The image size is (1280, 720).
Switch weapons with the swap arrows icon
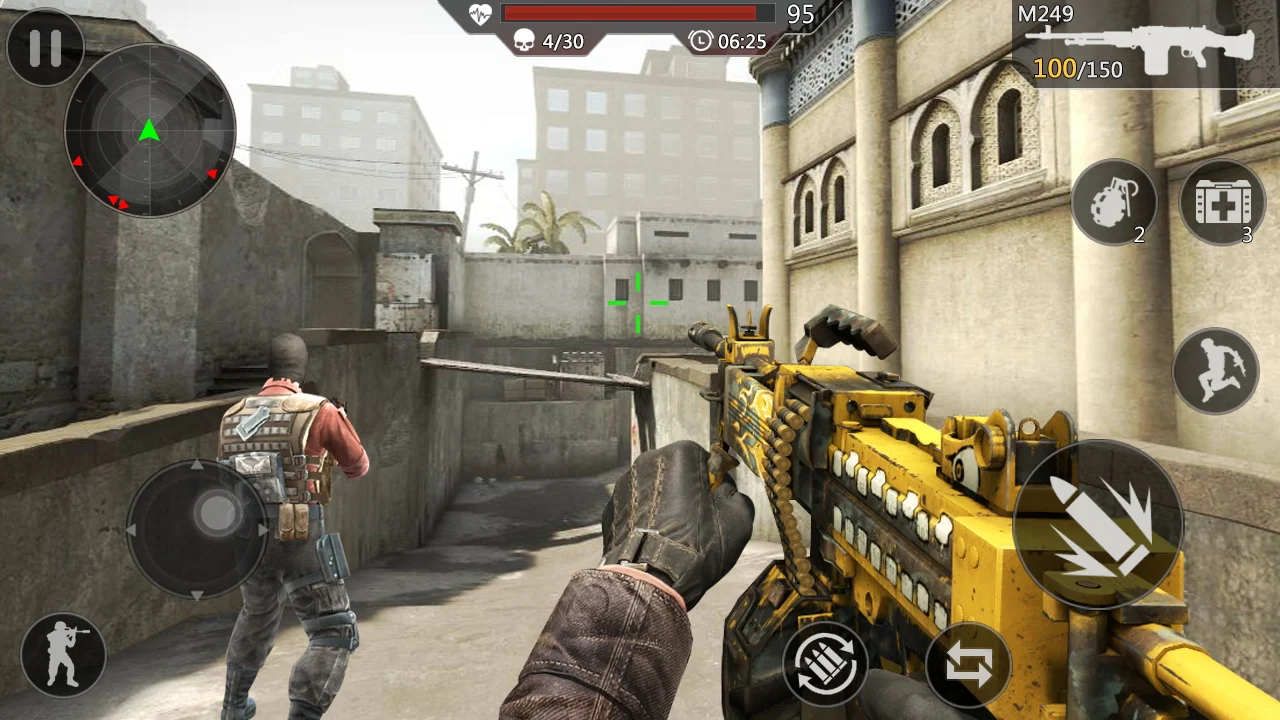968,662
